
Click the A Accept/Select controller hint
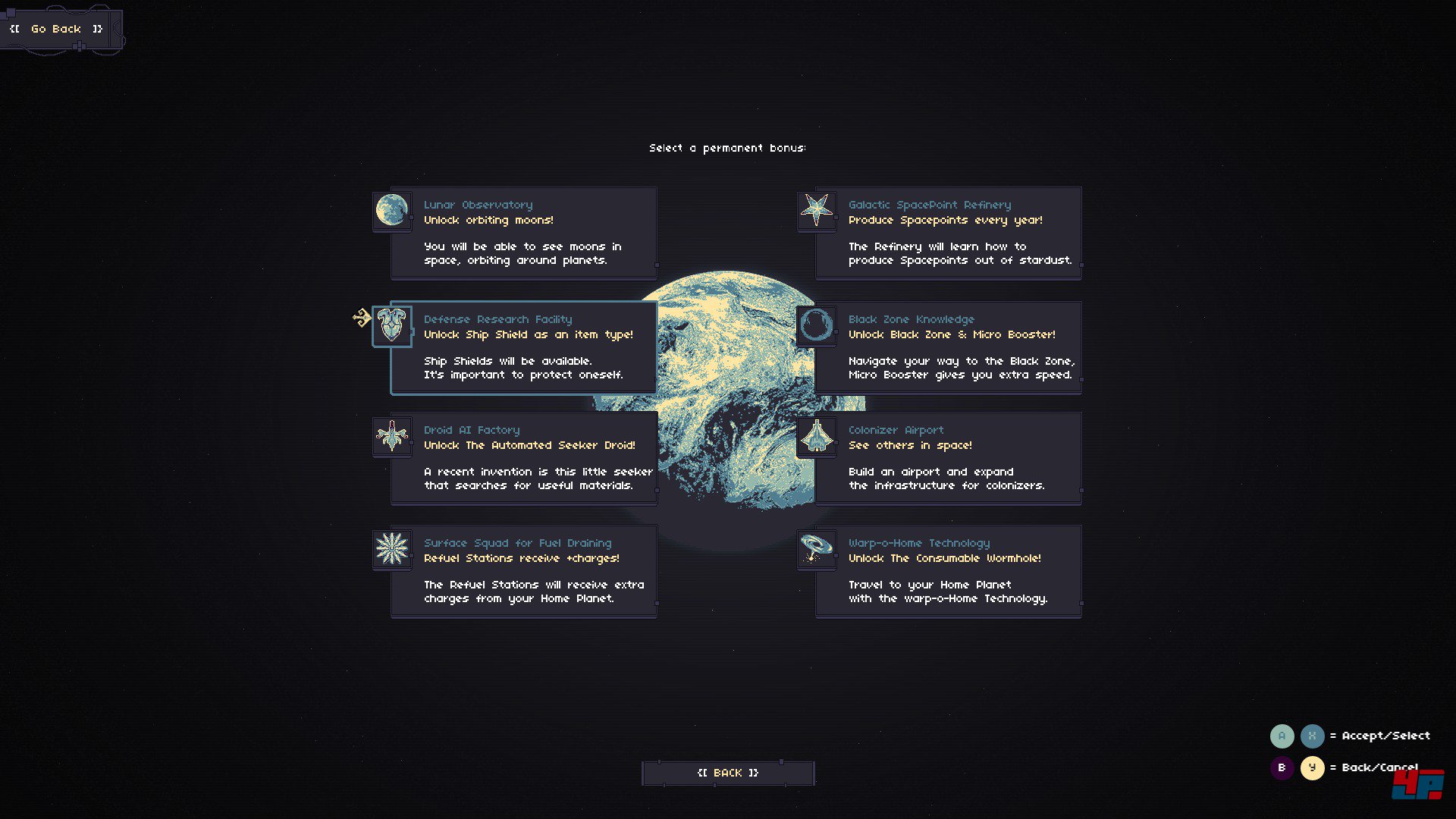1282,736
